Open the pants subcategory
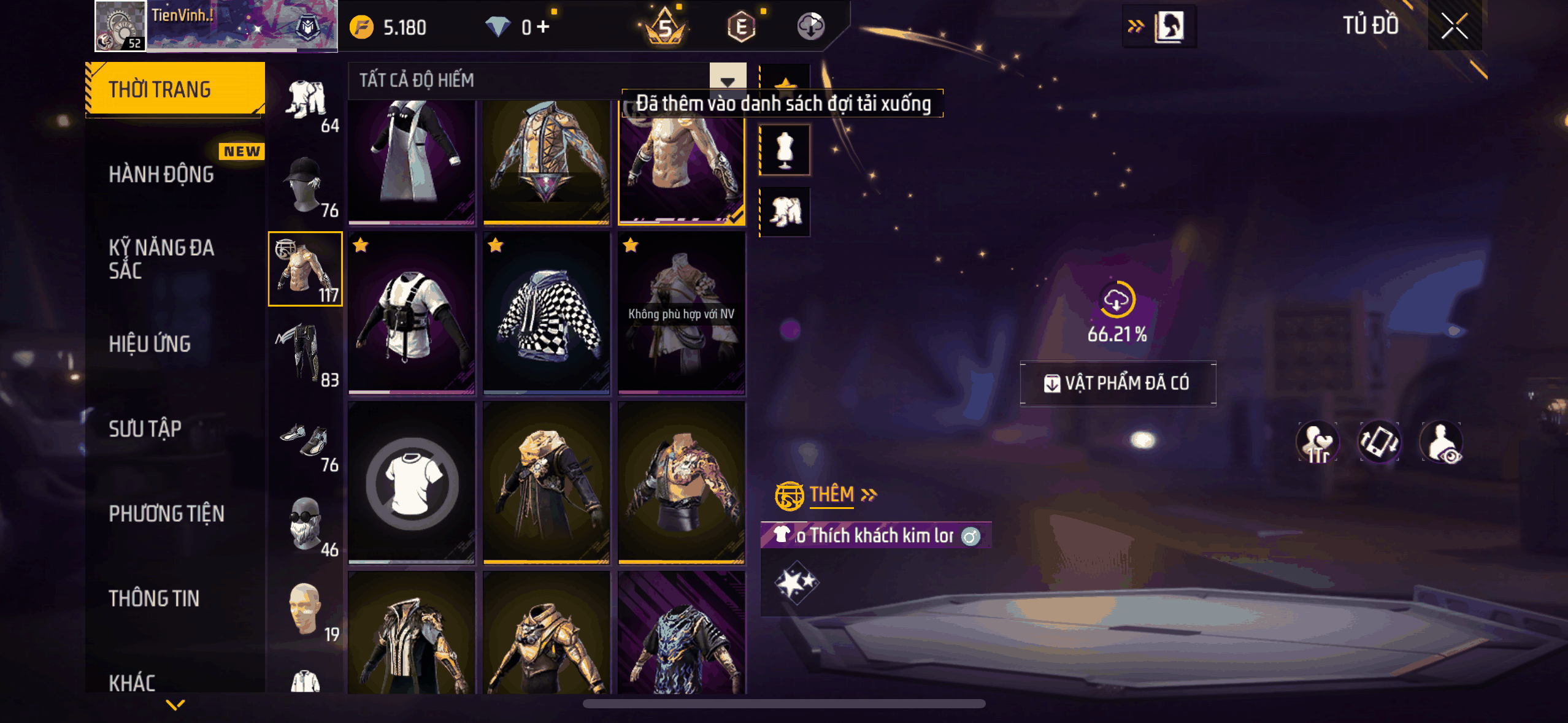This screenshot has width=1568, height=723. point(306,354)
